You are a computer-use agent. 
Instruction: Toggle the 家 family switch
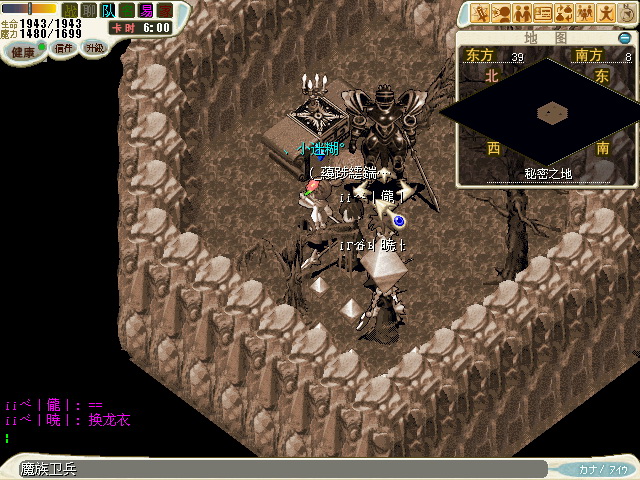165,10
